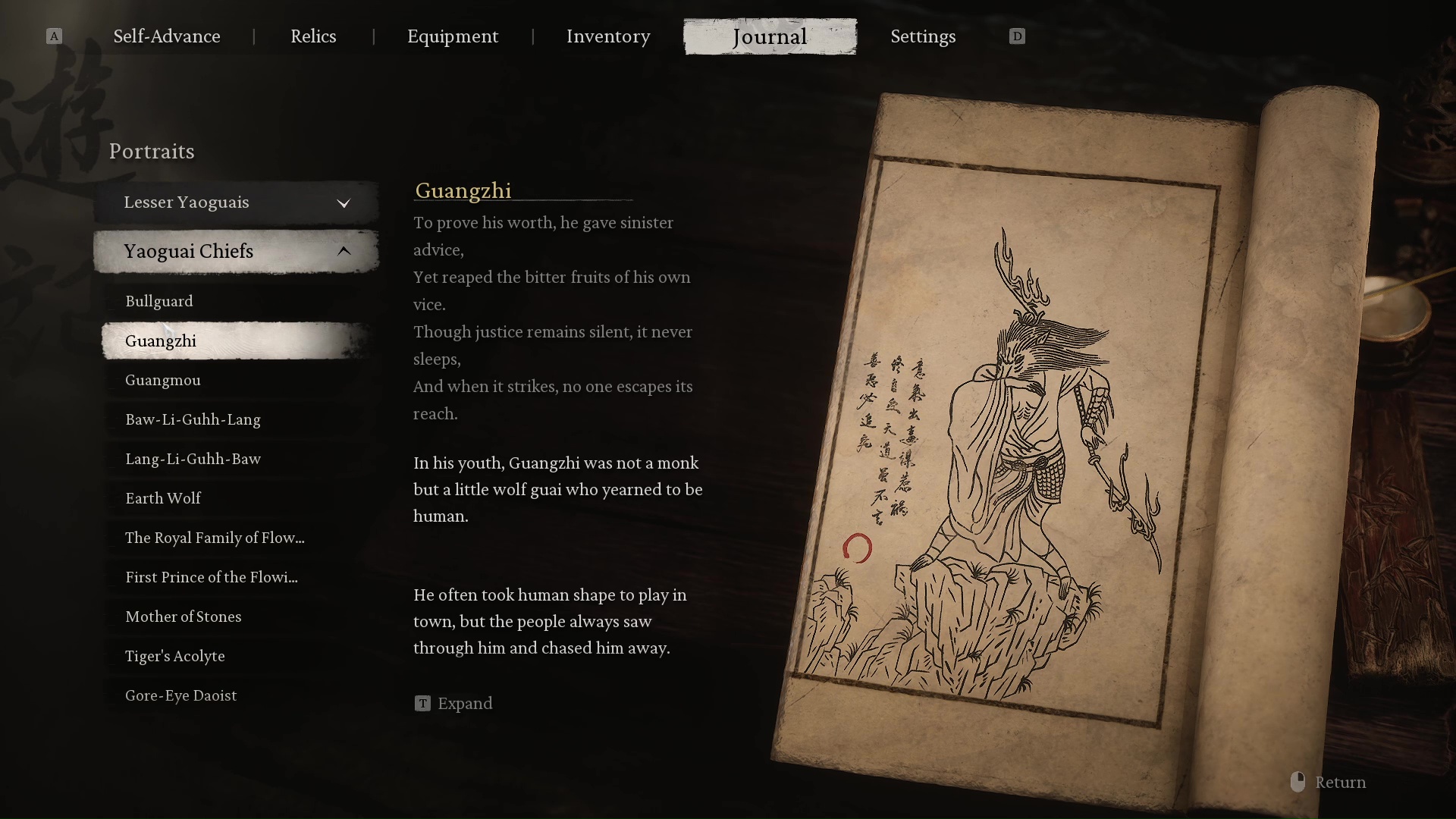Select the Lang-Li-Guhh-Baw entry
Image resolution: width=1456 pixels, height=819 pixels.
pos(193,459)
